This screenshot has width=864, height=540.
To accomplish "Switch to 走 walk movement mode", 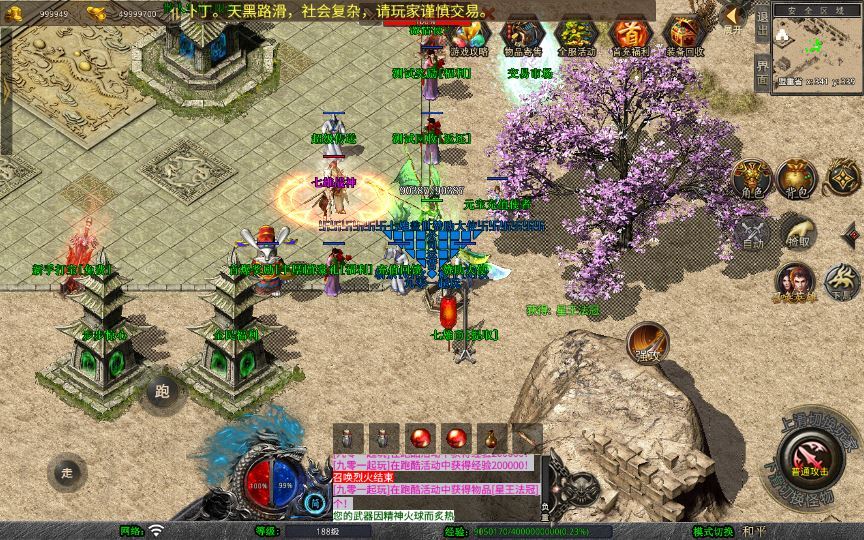I will pyautogui.click(x=67, y=472).
